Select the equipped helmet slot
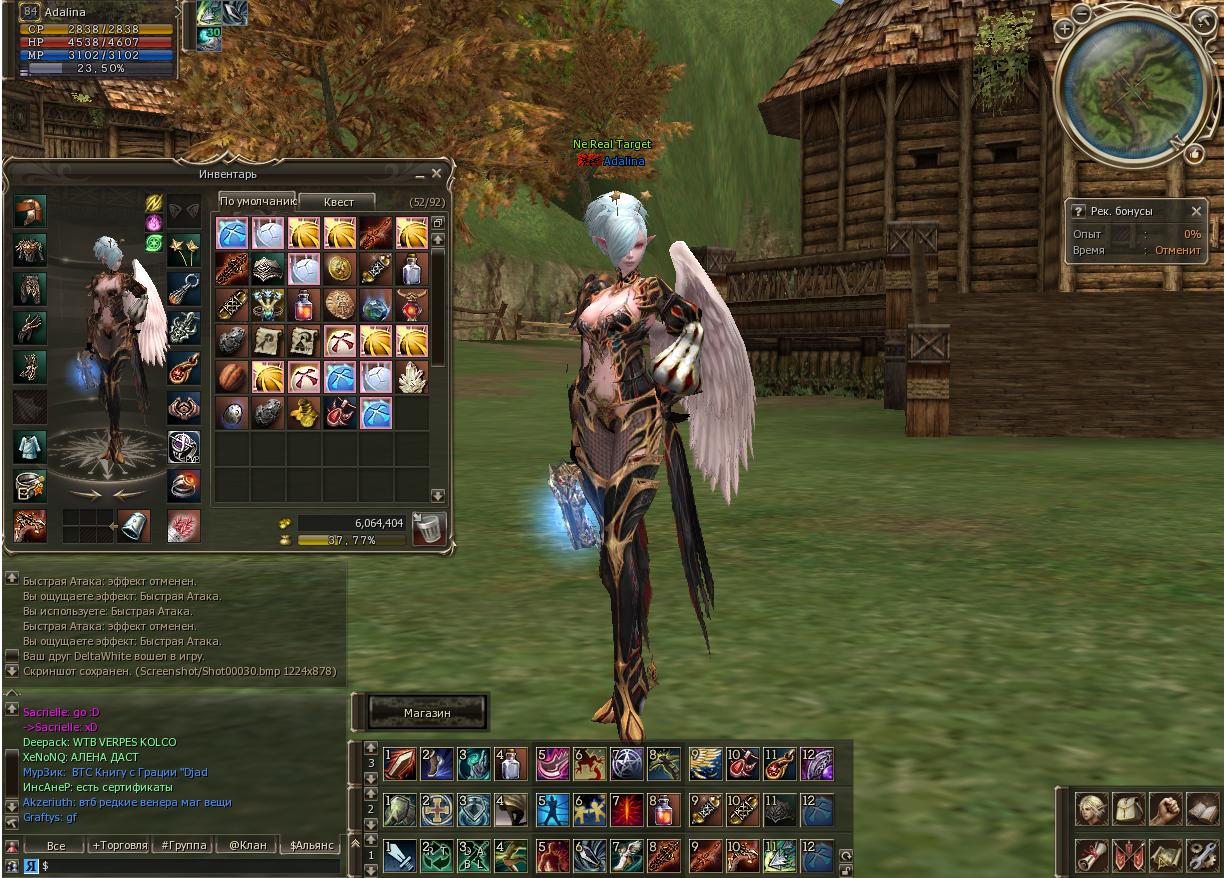 click(30, 211)
